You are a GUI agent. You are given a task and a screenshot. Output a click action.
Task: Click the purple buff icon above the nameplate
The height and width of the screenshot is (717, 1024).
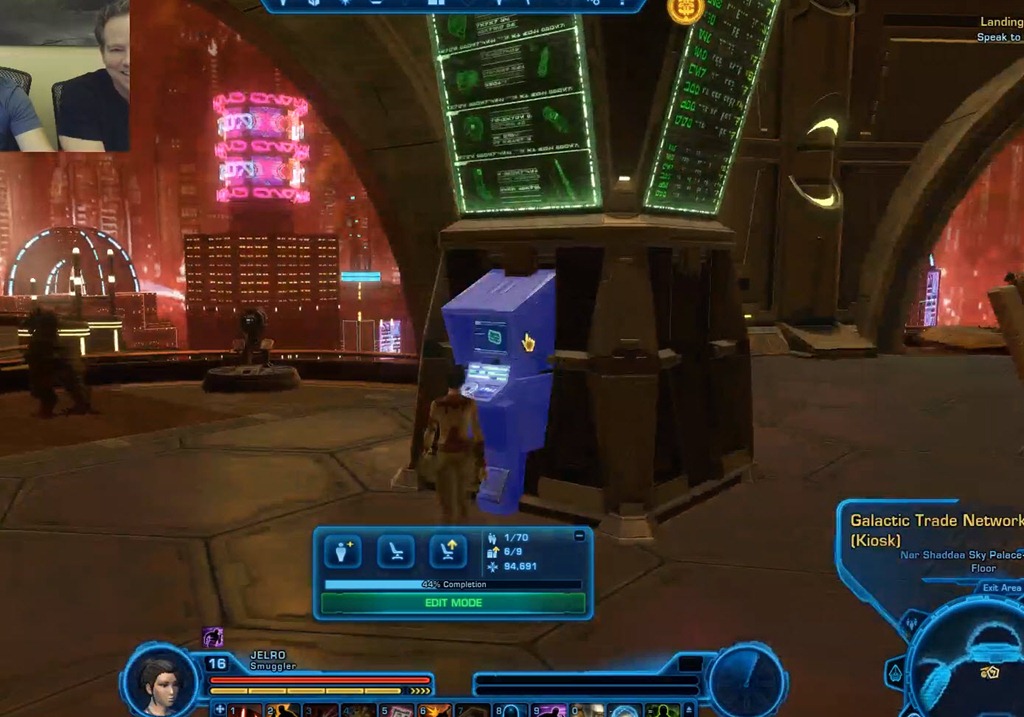(x=212, y=637)
